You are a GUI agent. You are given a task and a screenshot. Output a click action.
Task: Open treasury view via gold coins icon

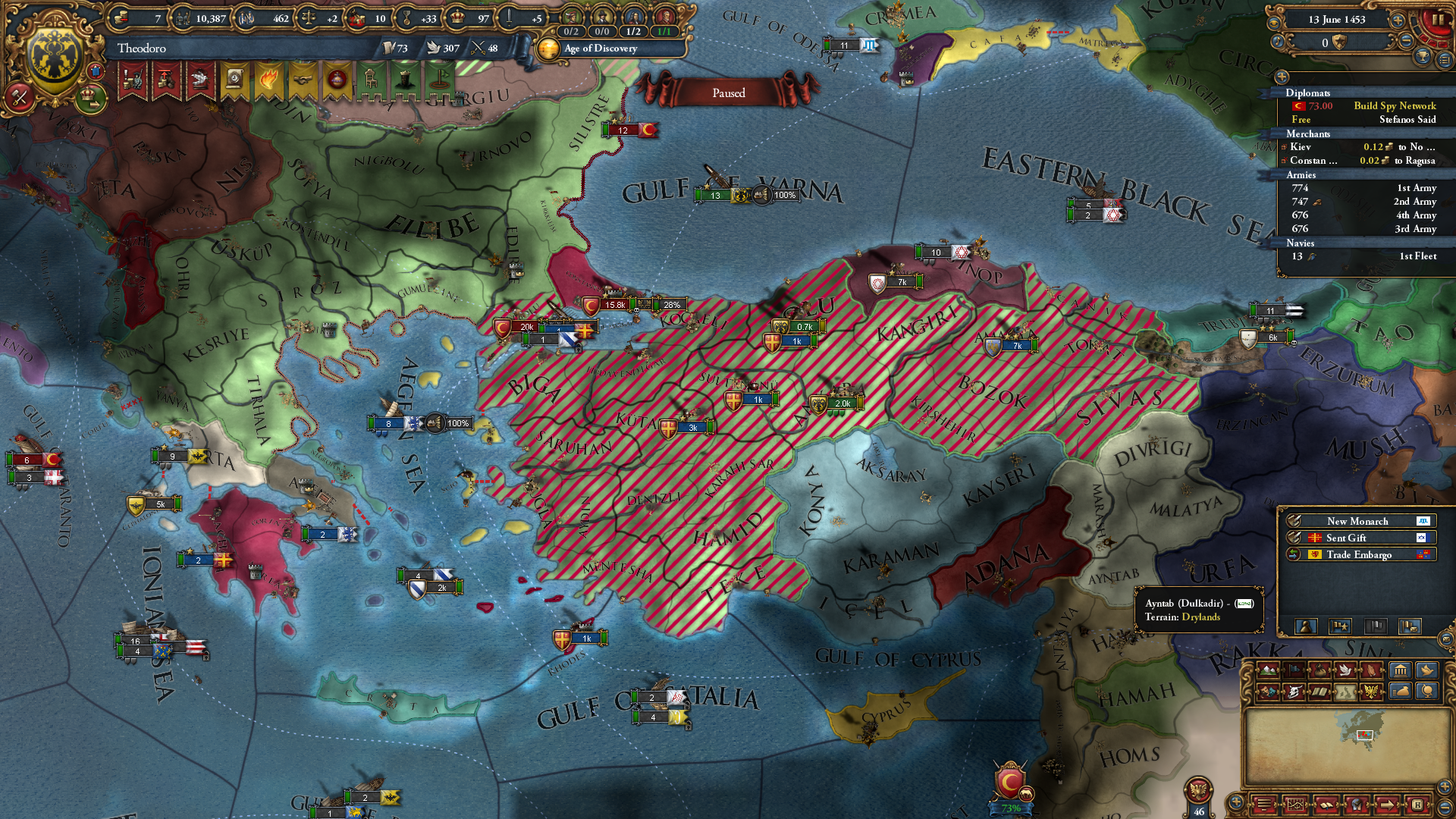click(x=121, y=17)
